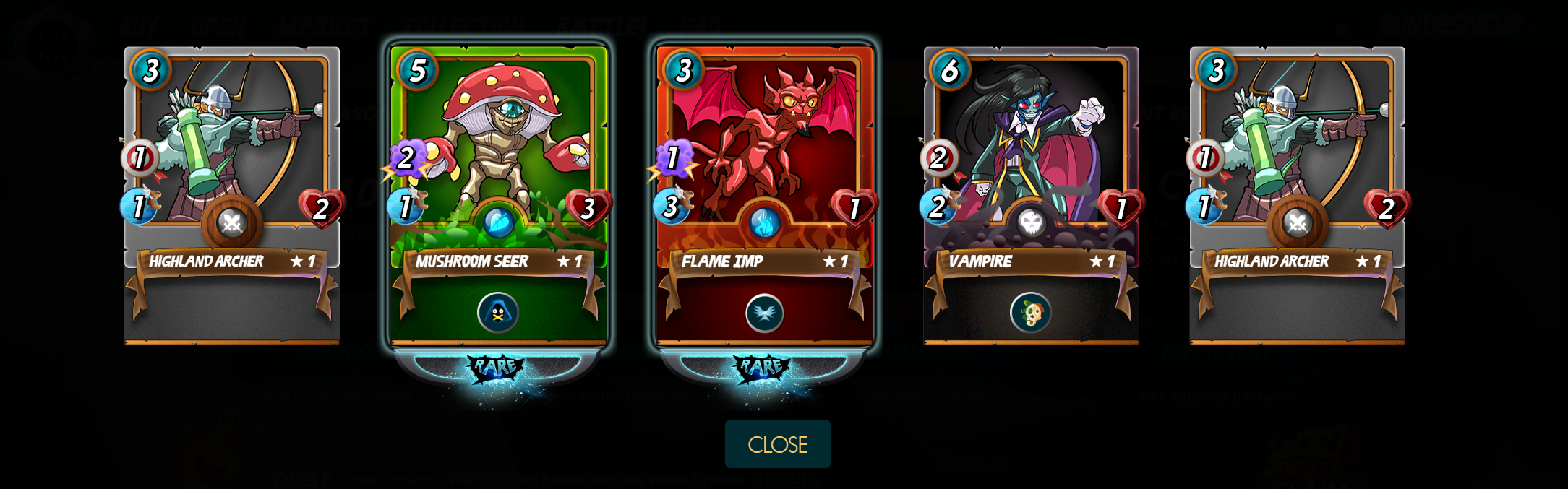Screen dimensions: 1568x489
Task: Click the Mushroom Seer's hooded ability icon
Action: (498, 313)
